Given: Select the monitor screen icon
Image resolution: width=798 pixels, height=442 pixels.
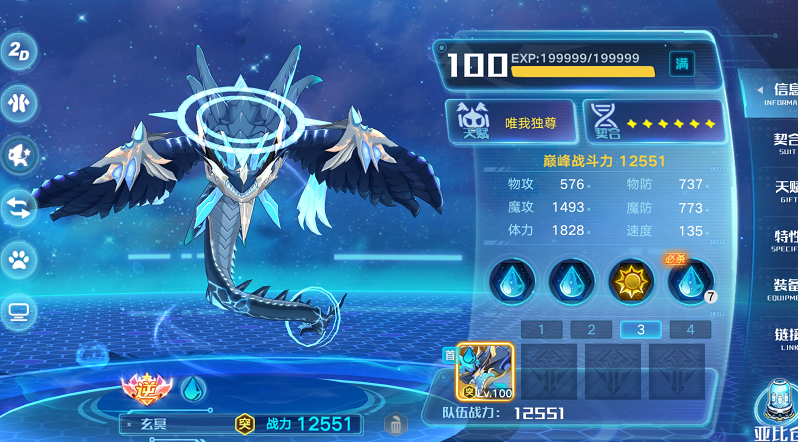Looking at the screenshot, I should pyautogui.click(x=18, y=312).
